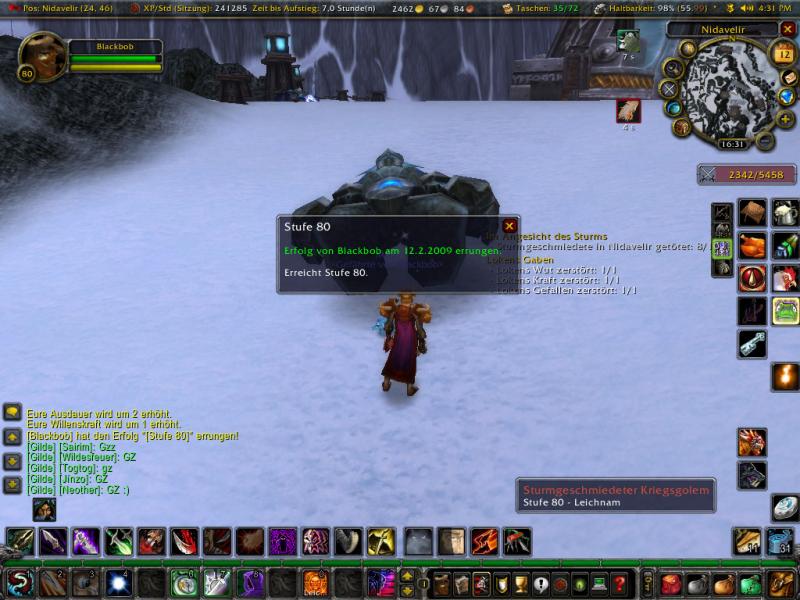
Task: Click the wooden table item icon
Action: coord(752,212)
